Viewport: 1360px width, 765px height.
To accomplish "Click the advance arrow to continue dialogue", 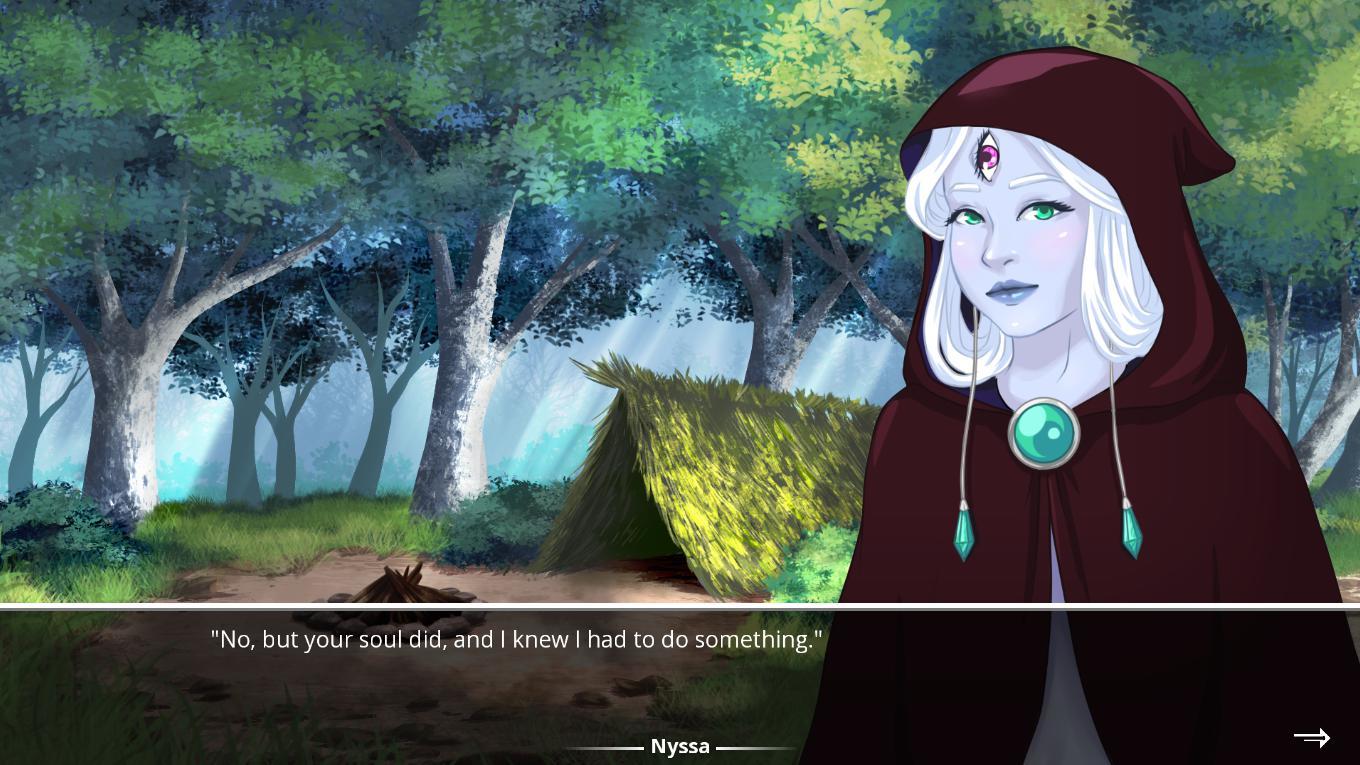I will click(x=1311, y=737).
